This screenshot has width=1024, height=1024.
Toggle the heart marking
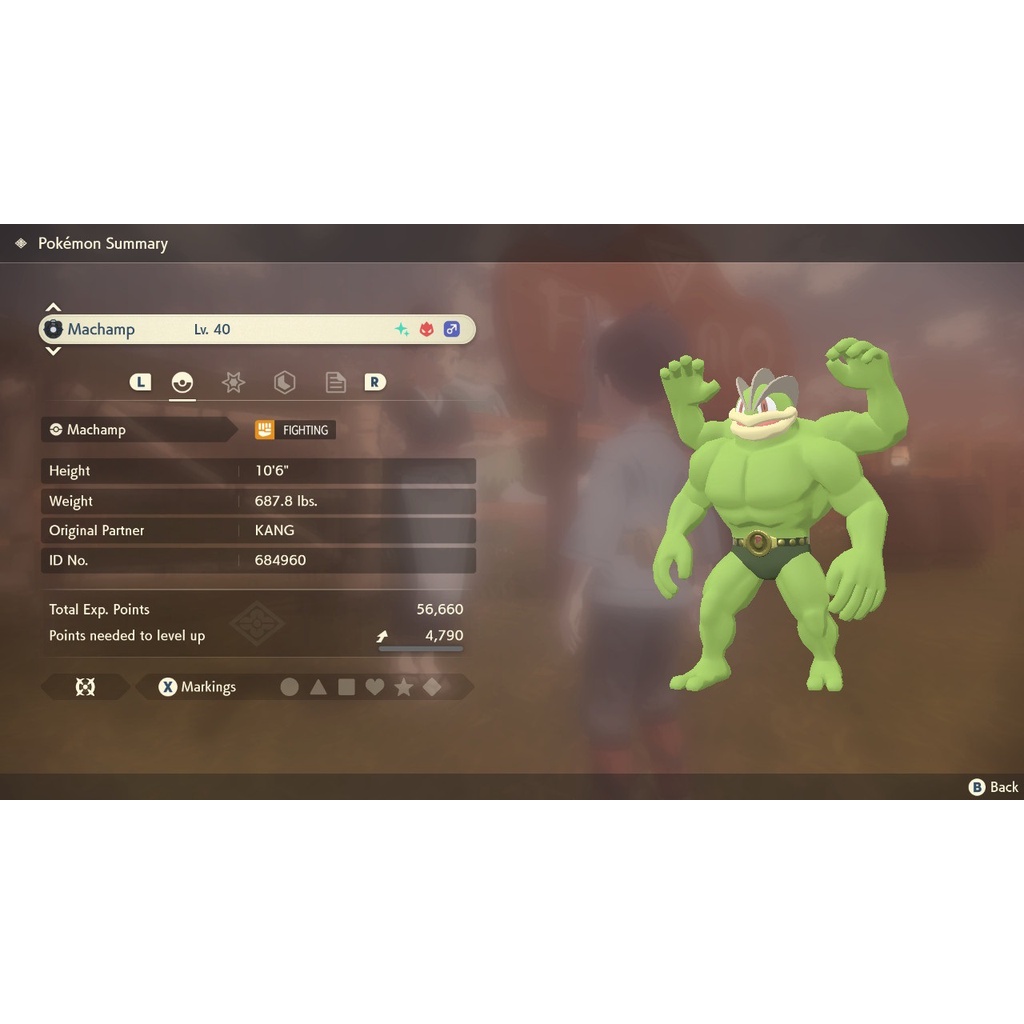pos(375,687)
